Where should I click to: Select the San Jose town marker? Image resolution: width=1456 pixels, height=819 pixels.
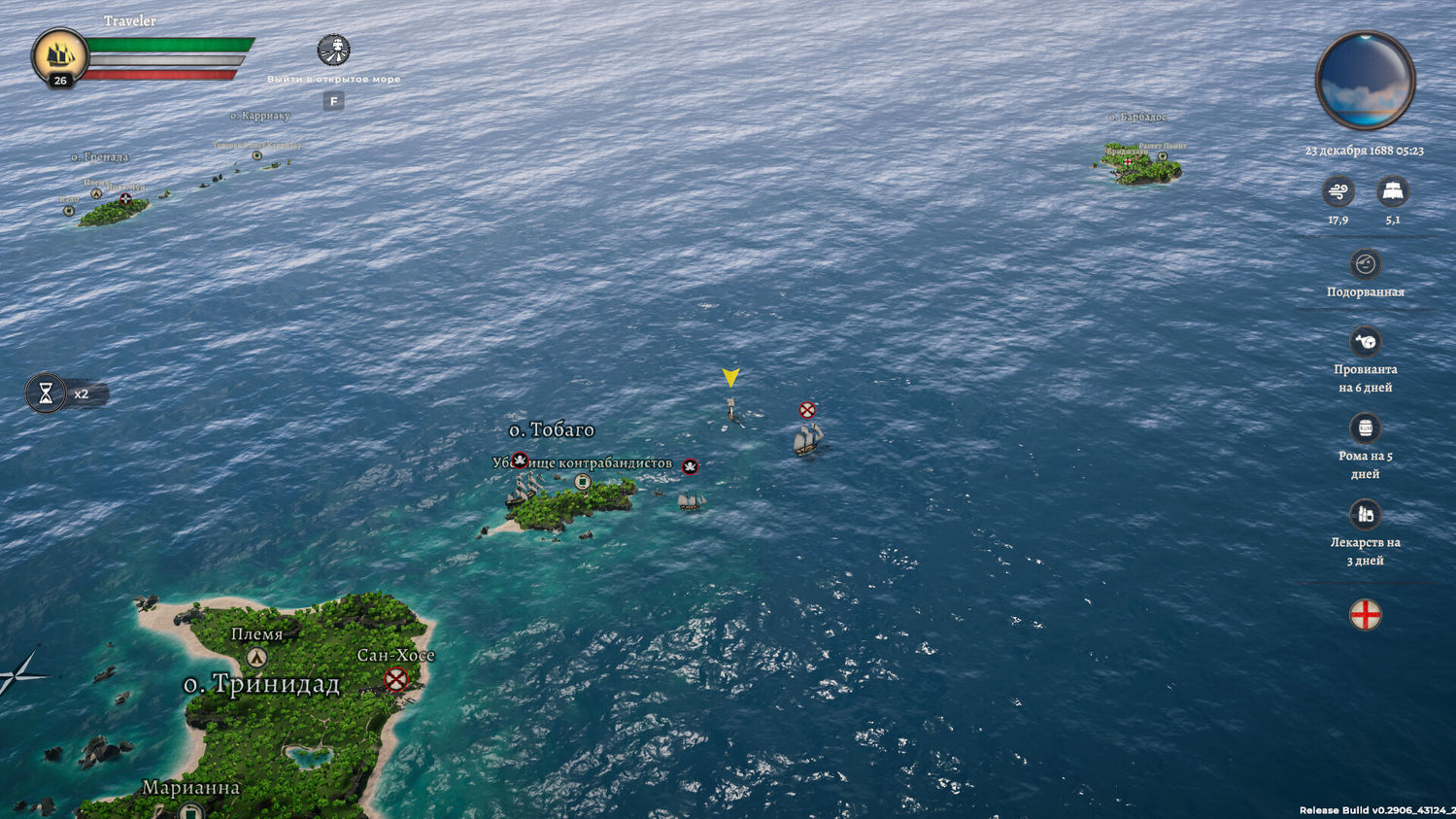point(396,679)
